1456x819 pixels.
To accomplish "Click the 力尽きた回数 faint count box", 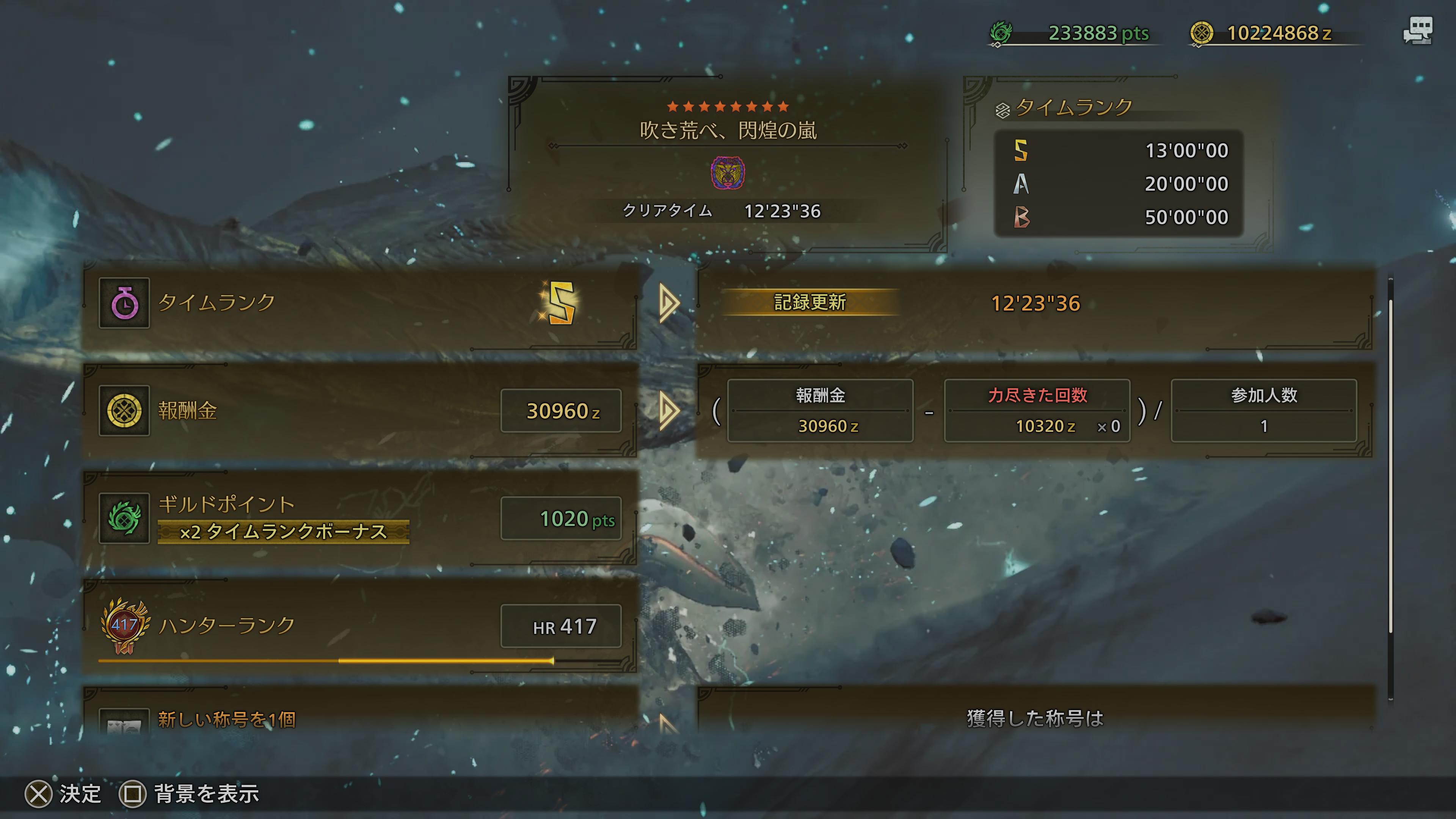I will (1037, 411).
